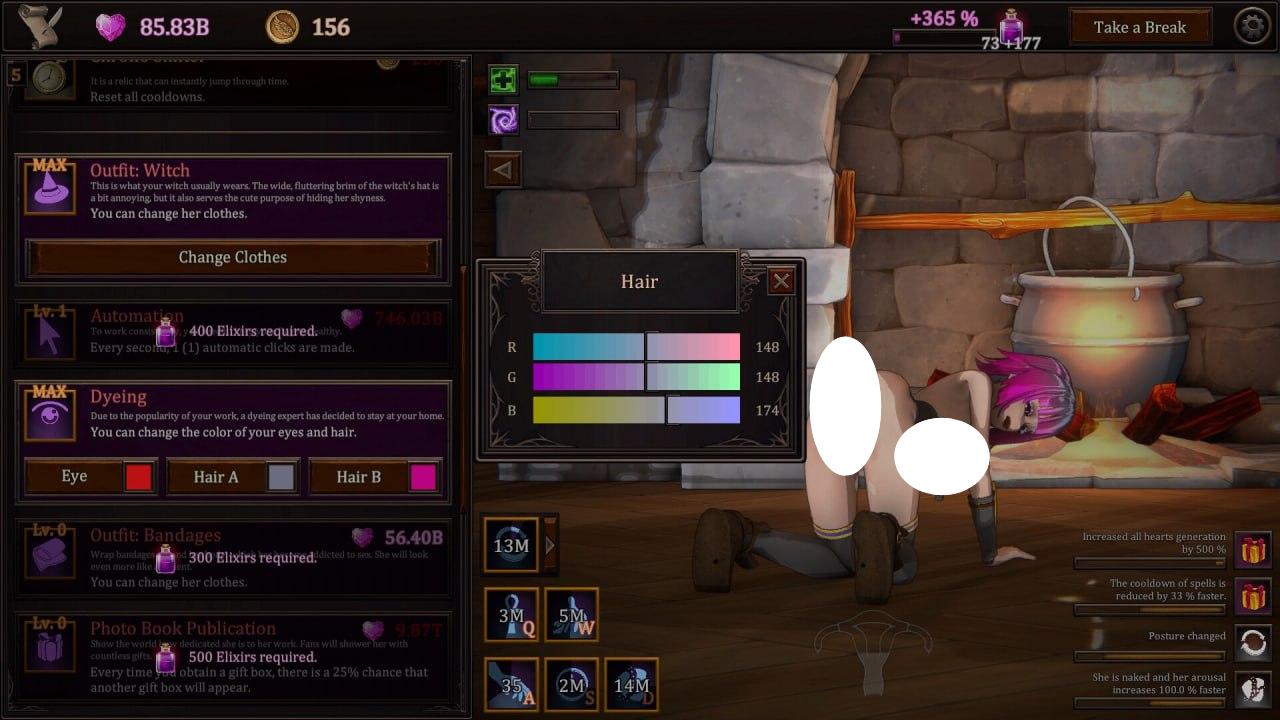Open the settings gear menu
The image size is (1280, 720).
coord(1253,26)
